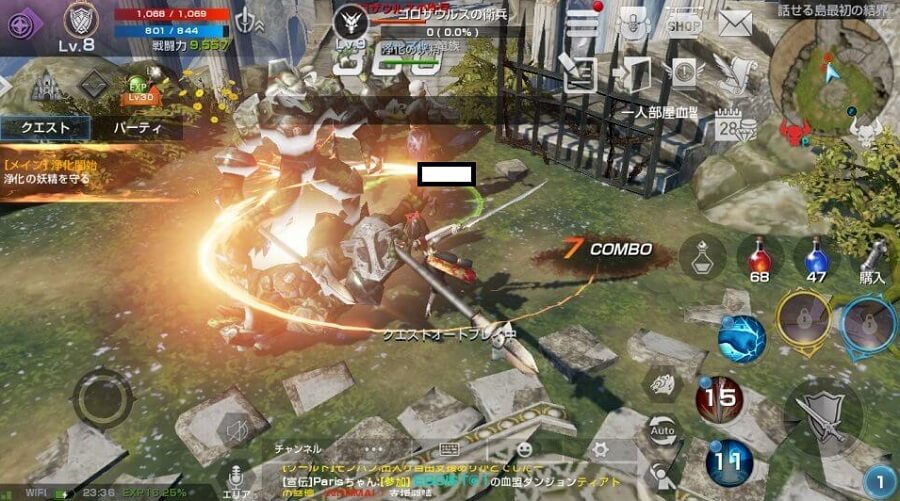Activate the blue lightning skill
The width and height of the screenshot is (900, 501).
742,338
